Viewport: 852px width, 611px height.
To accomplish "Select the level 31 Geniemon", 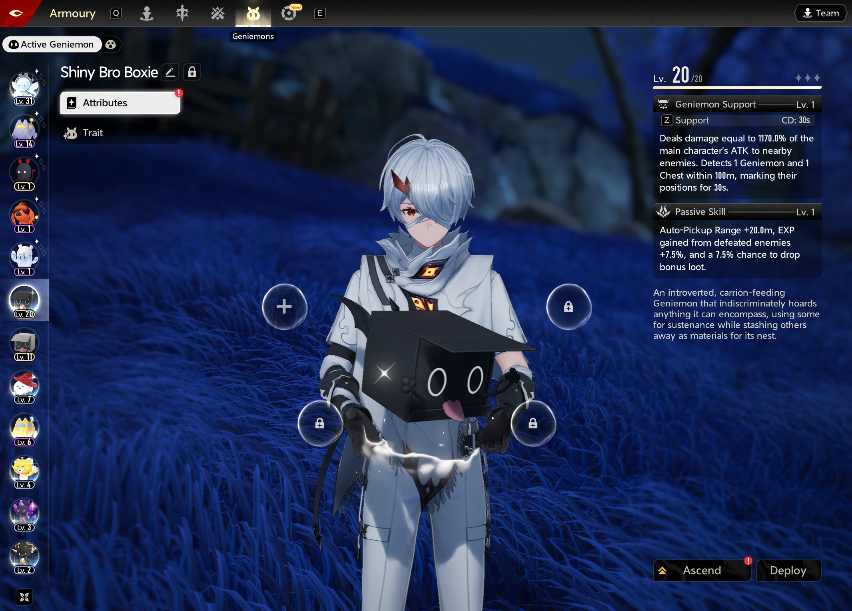I will 24,88.
